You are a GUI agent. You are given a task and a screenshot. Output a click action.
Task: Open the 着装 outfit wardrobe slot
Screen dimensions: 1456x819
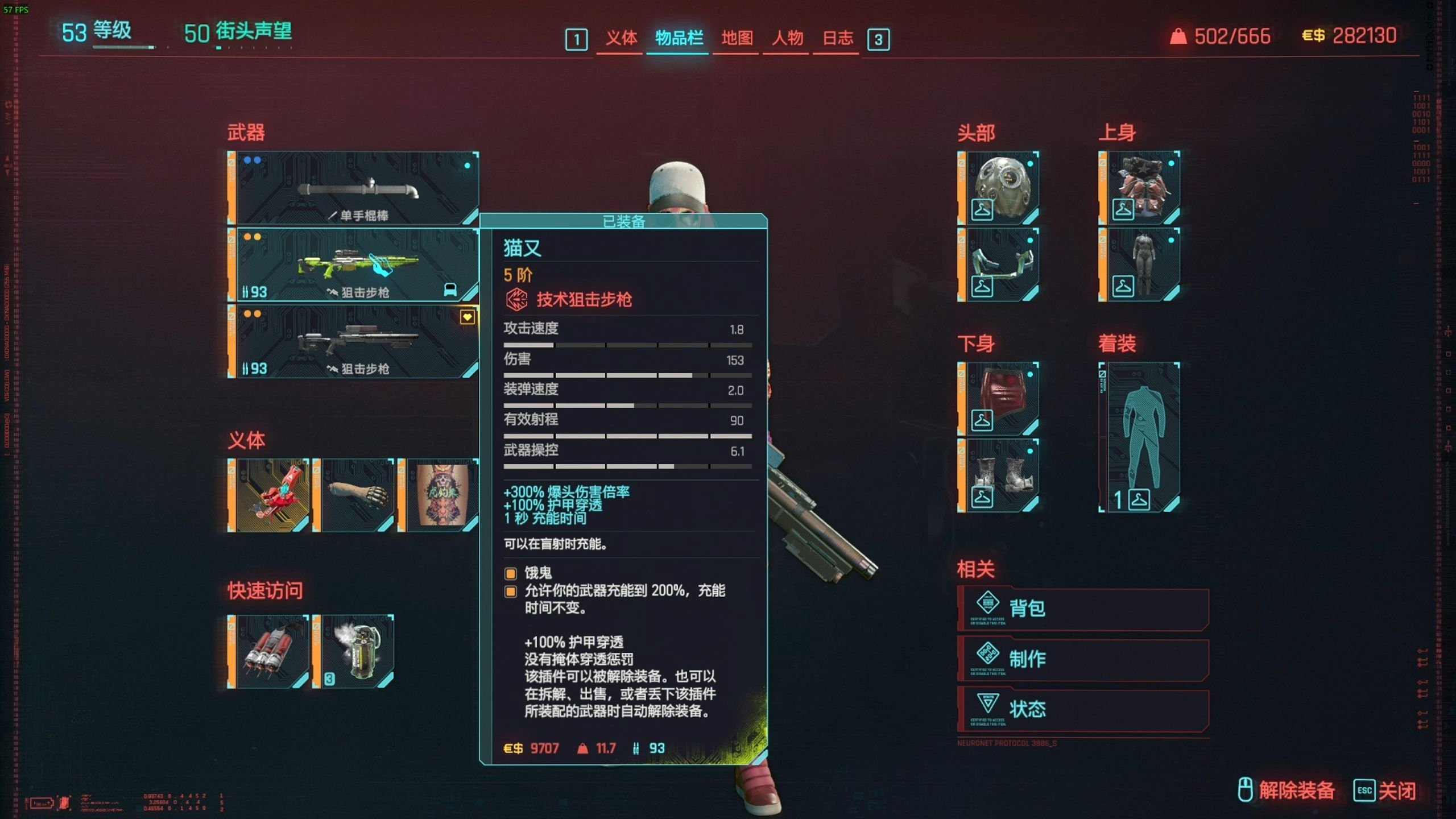[x=1140, y=437]
